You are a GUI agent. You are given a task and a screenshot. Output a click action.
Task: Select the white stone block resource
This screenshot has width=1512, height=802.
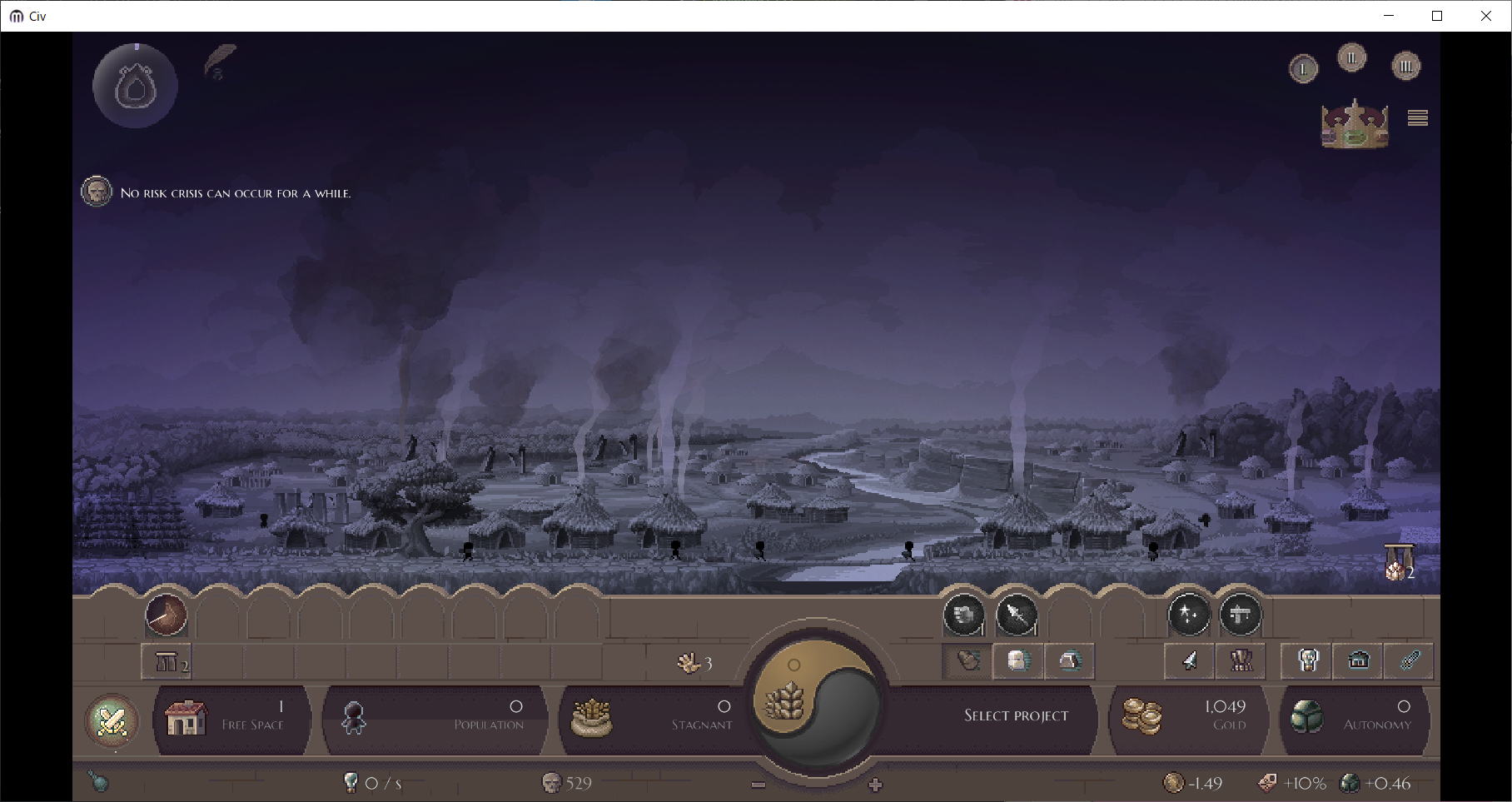1017,661
